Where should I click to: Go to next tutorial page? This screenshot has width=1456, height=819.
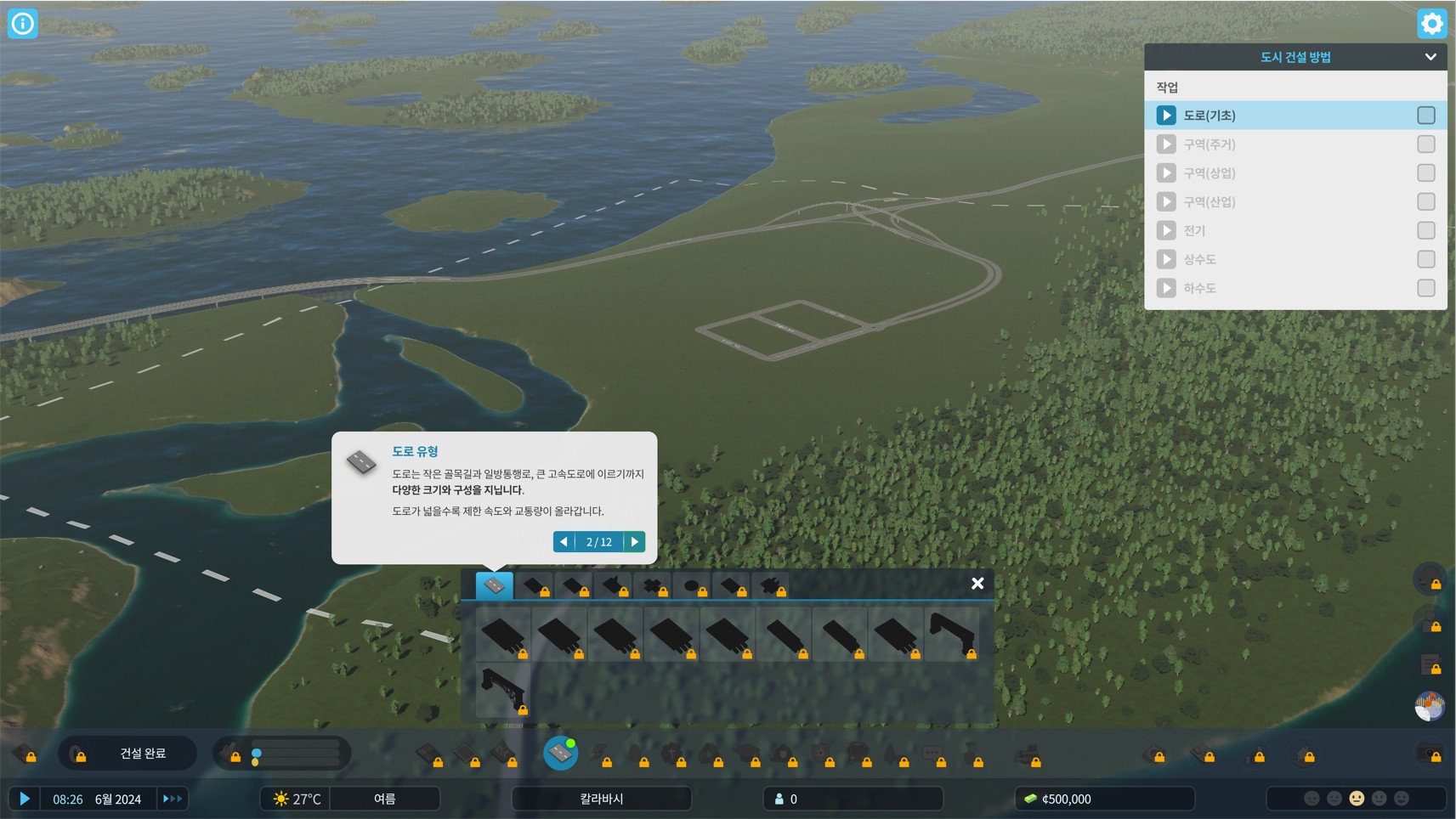click(x=635, y=542)
